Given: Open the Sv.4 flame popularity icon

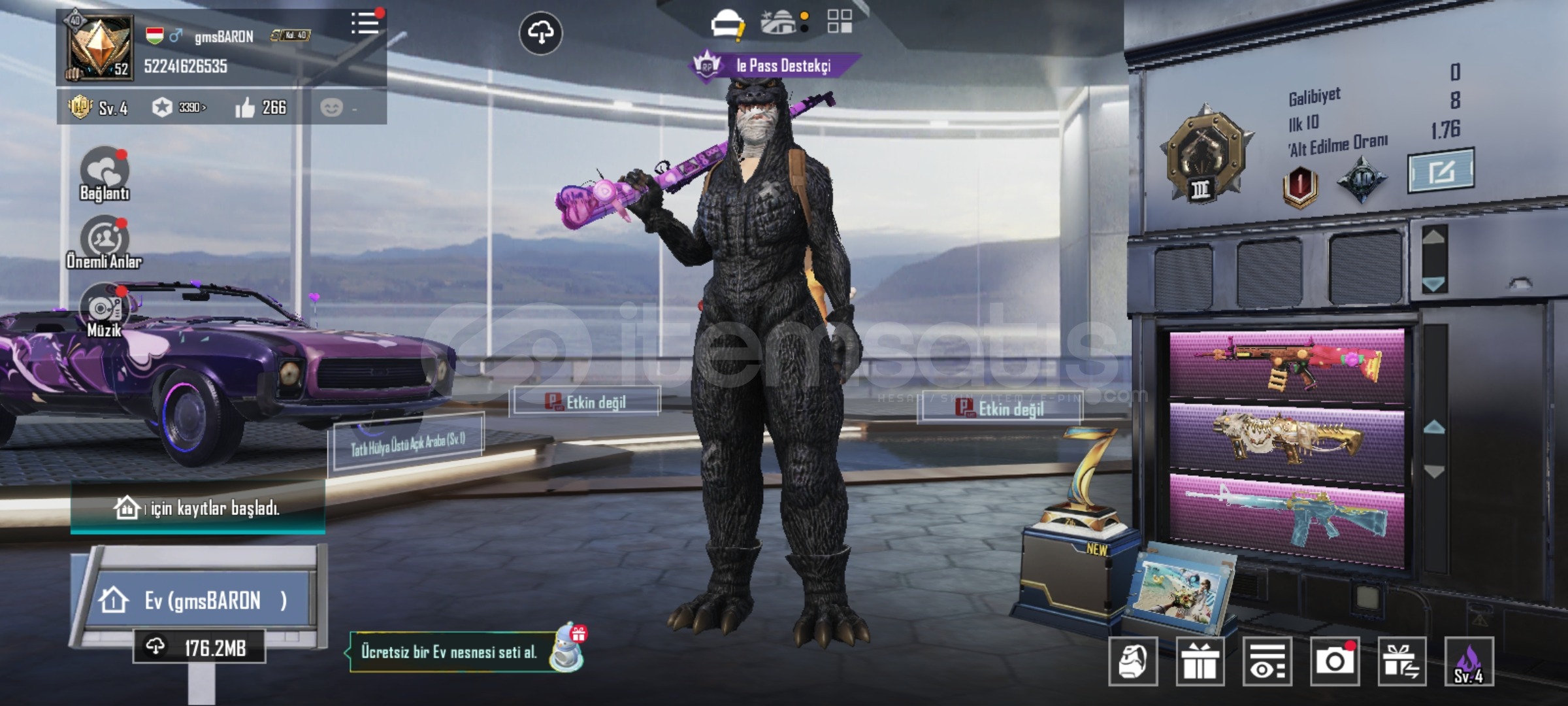Looking at the screenshot, I should click(x=1469, y=661).
